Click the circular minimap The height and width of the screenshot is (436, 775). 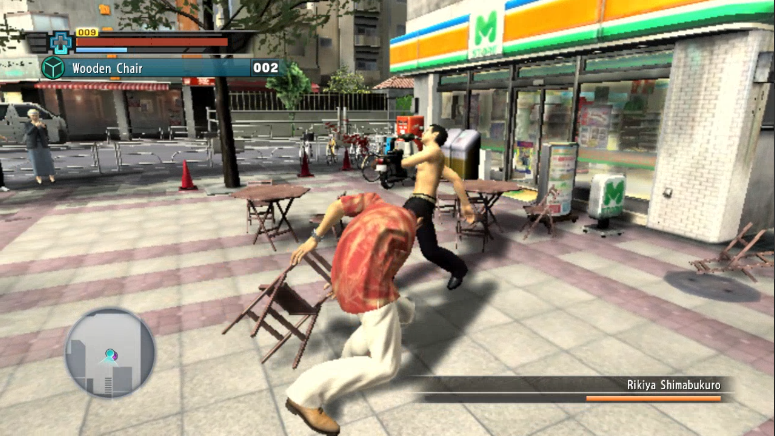[110, 352]
